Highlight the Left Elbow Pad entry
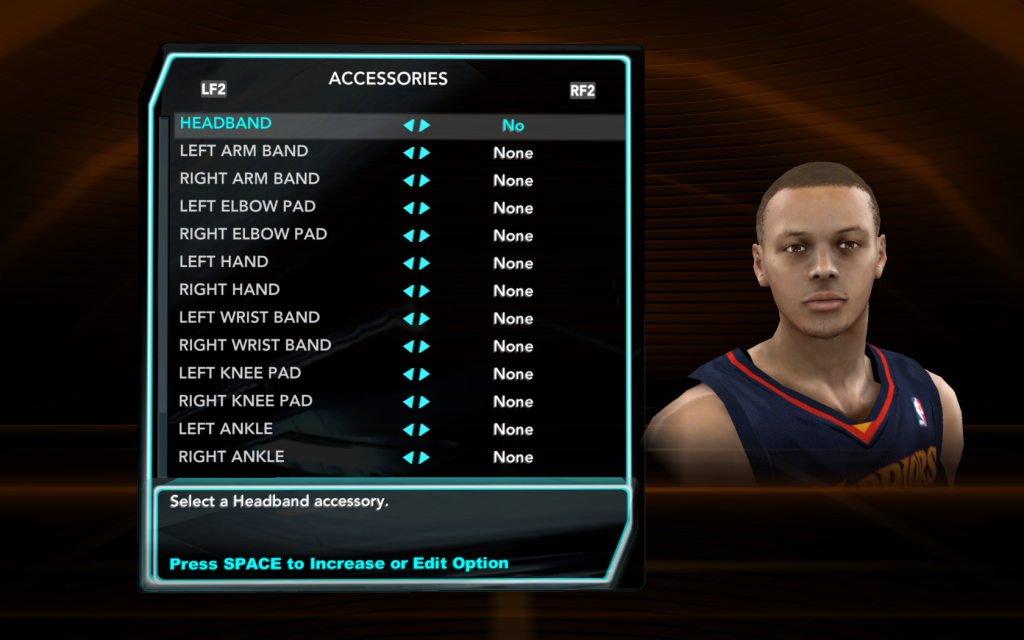The image size is (1024, 640). (x=248, y=207)
